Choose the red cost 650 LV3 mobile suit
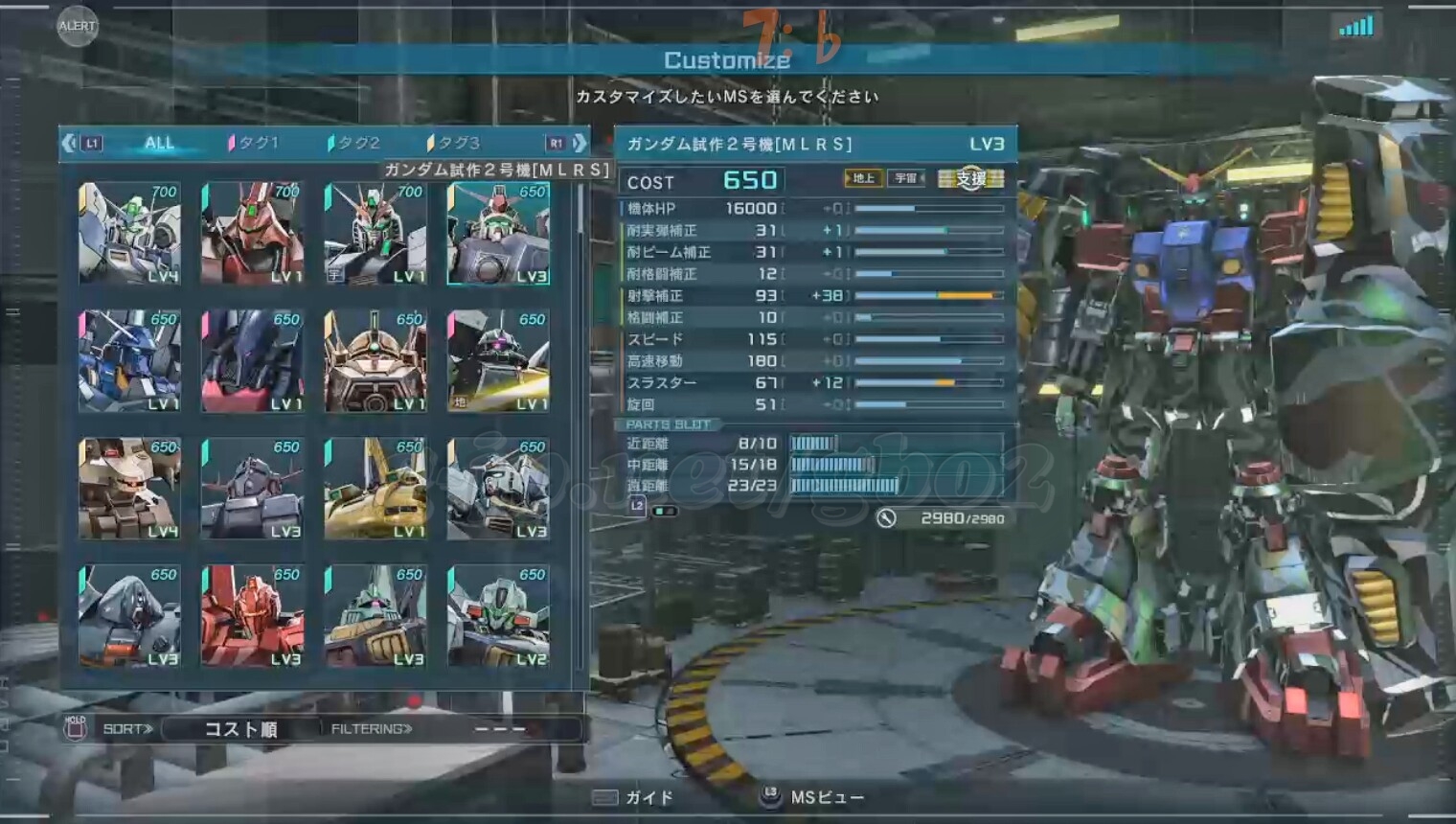 [253, 616]
